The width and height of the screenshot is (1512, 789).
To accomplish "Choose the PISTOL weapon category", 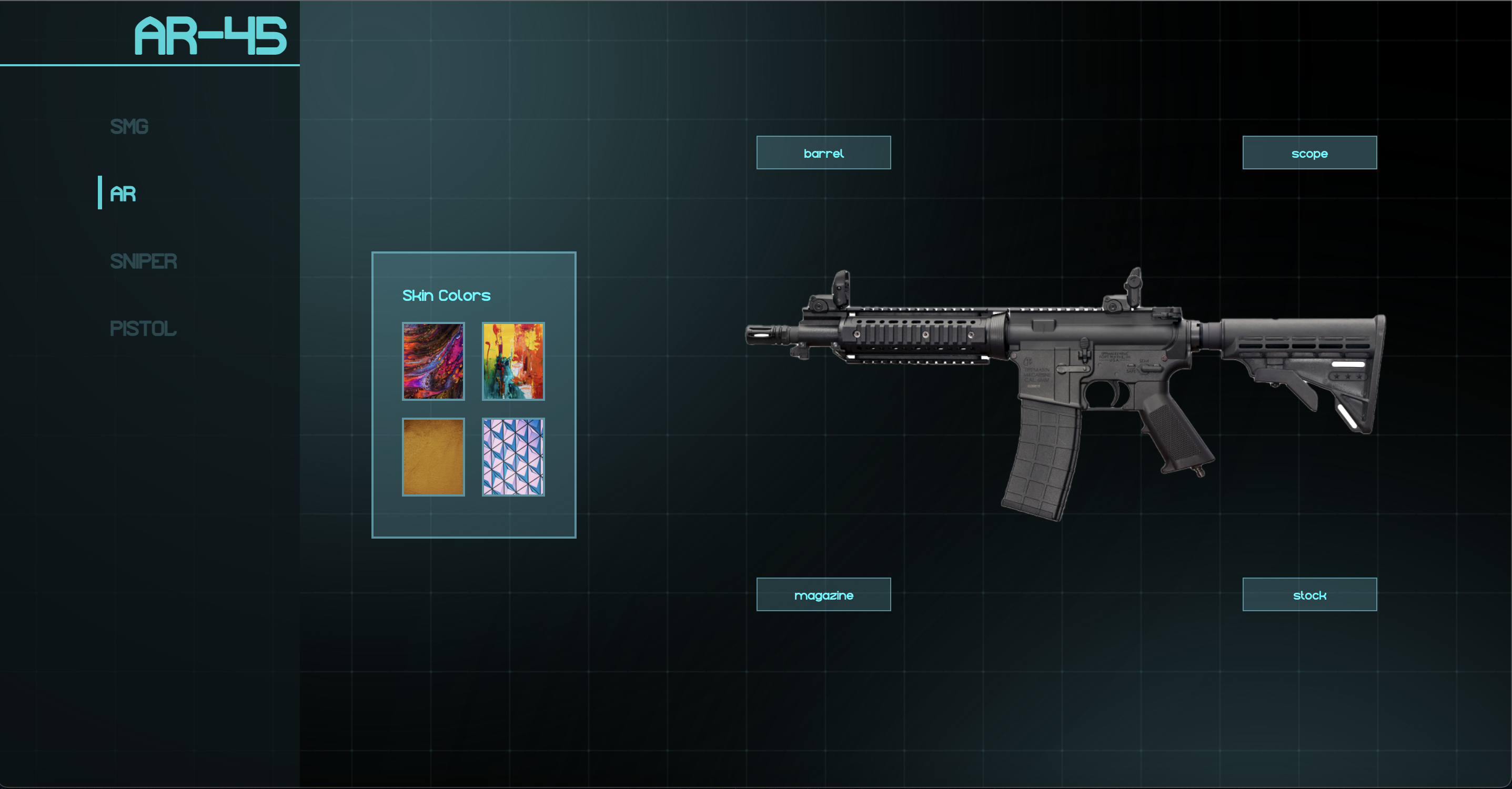I will [x=143, y=329].
